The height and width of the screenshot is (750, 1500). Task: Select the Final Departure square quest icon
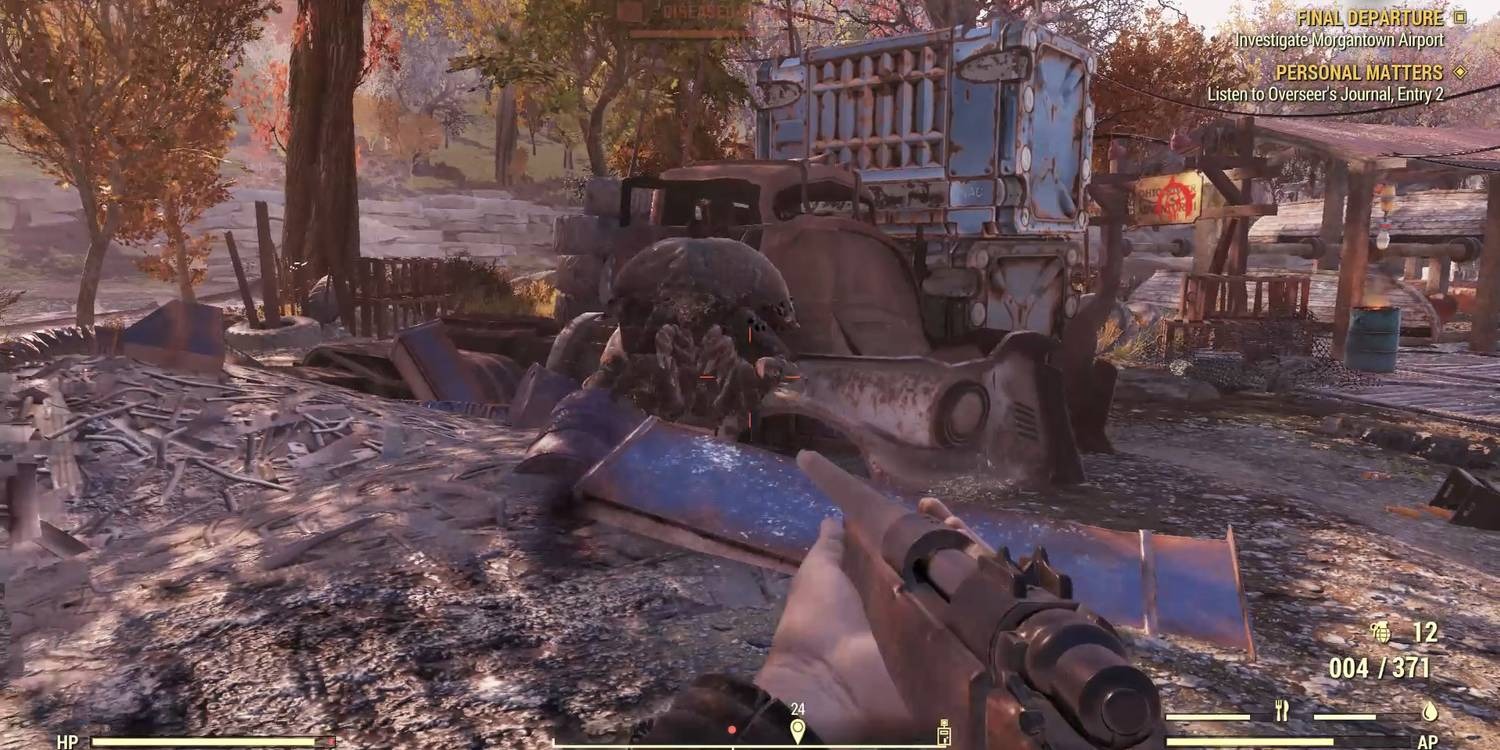pos(1460,17)
